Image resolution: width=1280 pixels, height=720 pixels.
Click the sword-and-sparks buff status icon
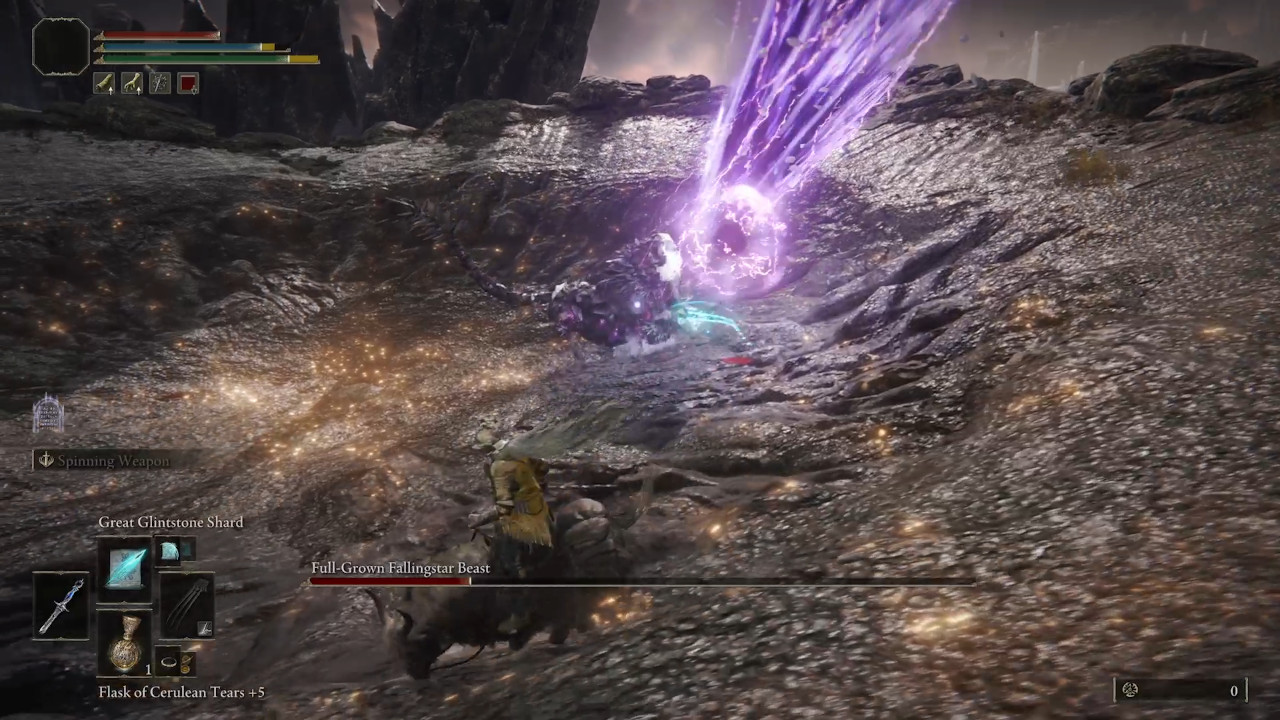[158, 82]
